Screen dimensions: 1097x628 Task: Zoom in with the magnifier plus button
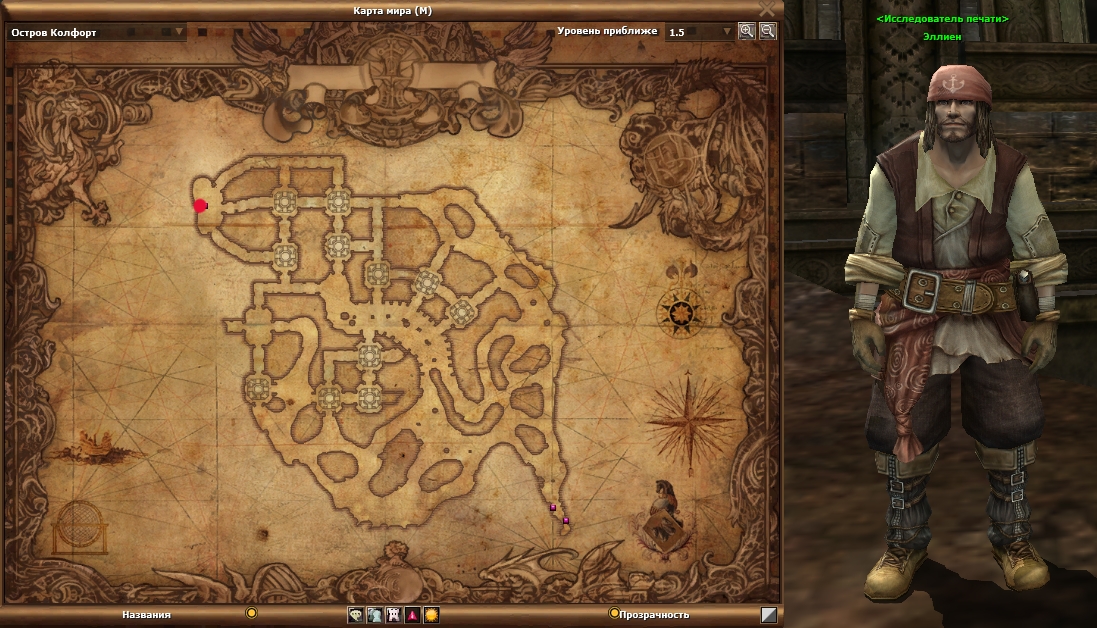pos(746,31)
